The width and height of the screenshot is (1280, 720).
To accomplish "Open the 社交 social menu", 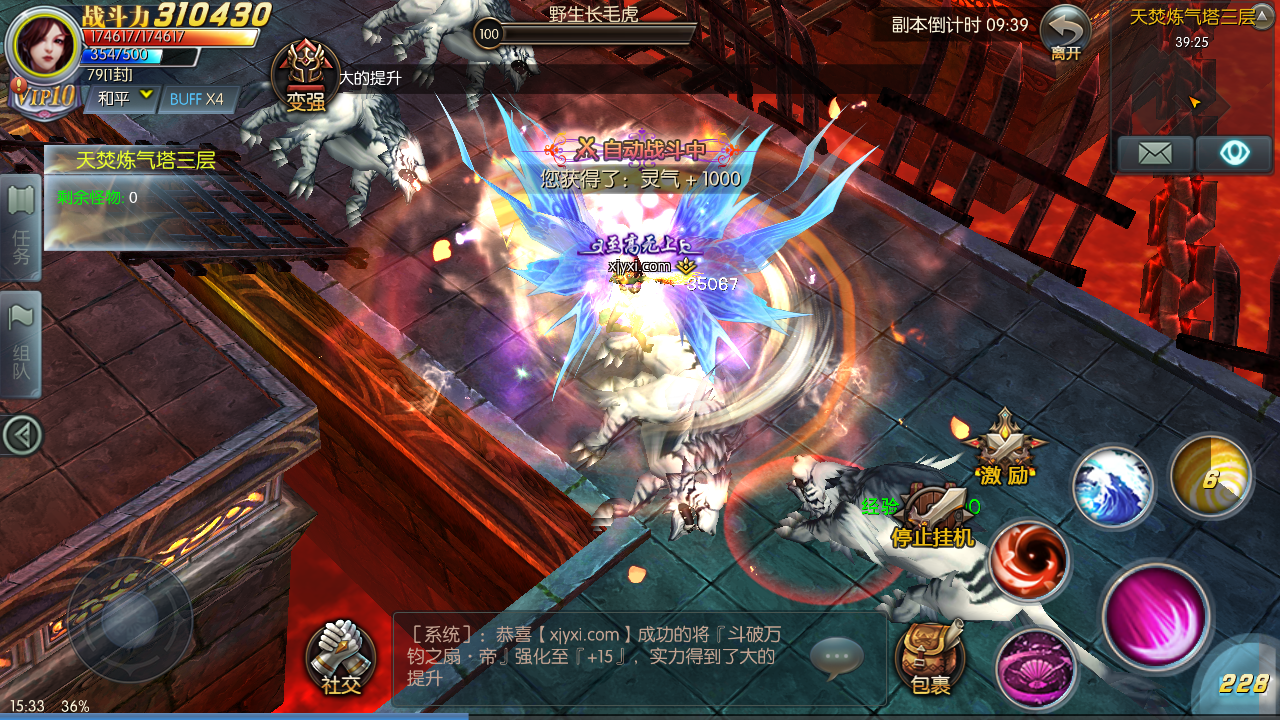I will [x=341, y=656].
